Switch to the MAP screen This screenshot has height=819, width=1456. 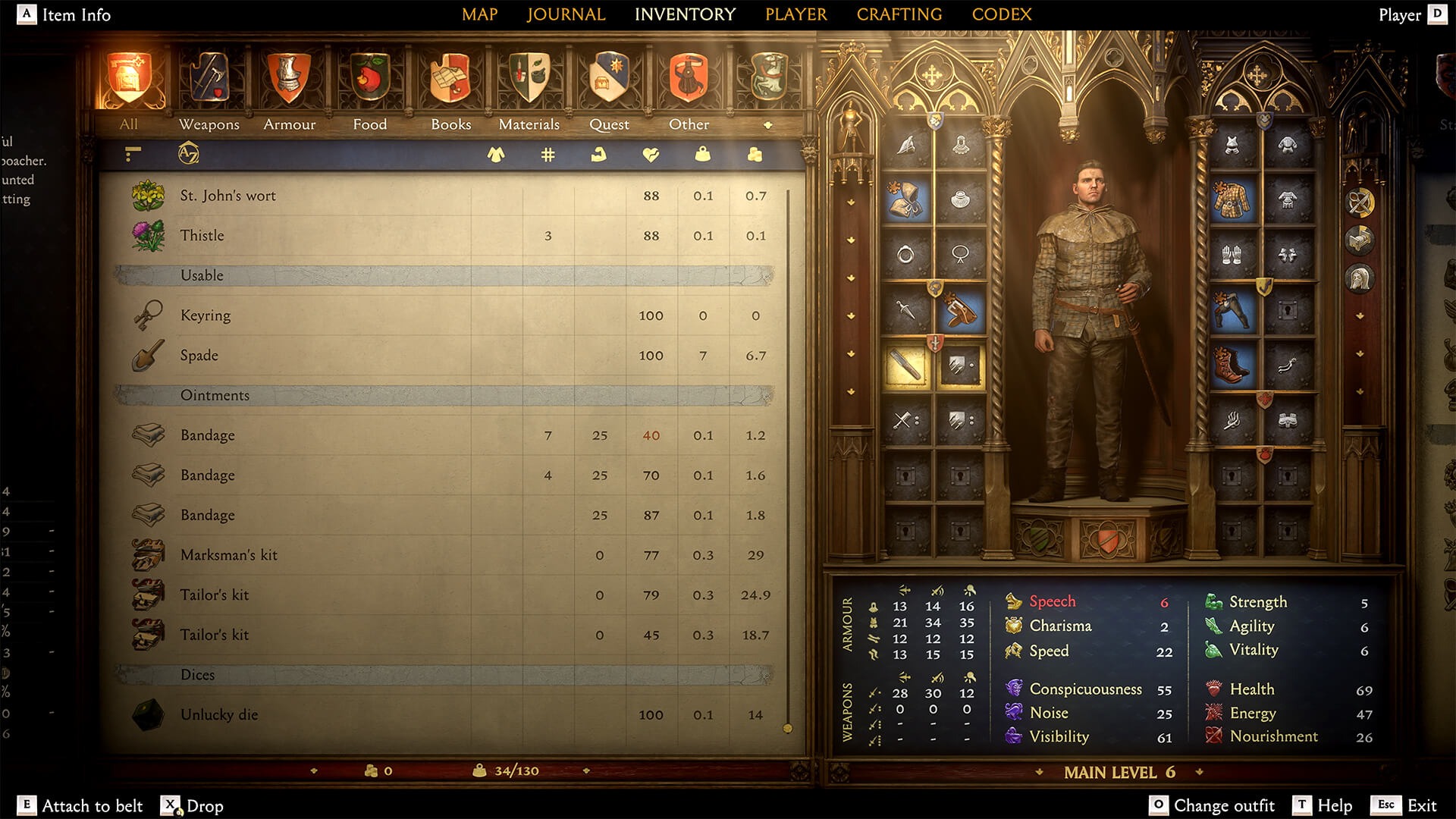point(480,14)
